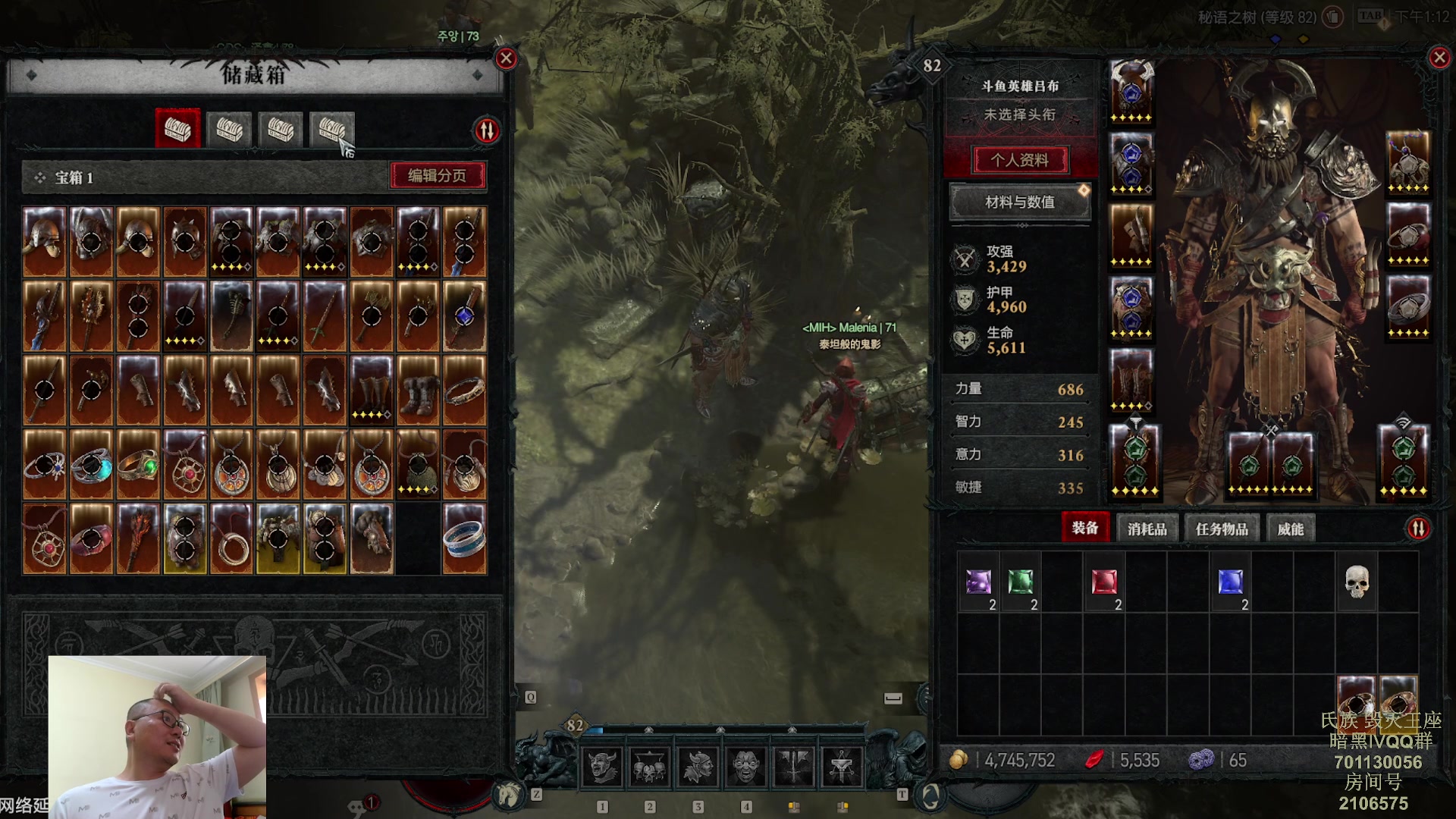
Task: Select the skull item in inventory
Action: tap(1357, 582)
